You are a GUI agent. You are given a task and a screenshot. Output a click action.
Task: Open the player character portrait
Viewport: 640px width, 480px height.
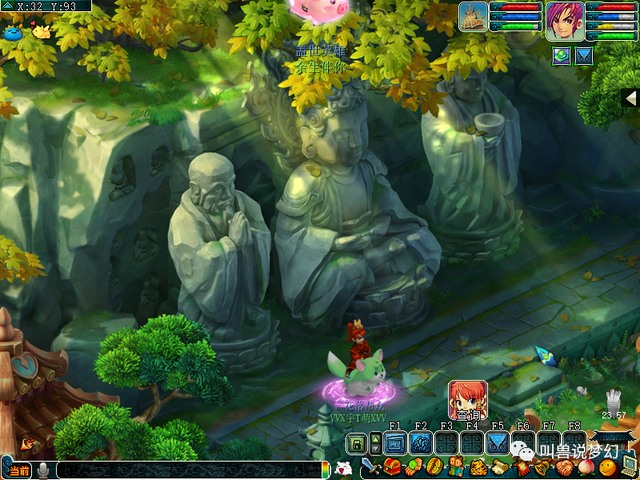click(564, 20)
